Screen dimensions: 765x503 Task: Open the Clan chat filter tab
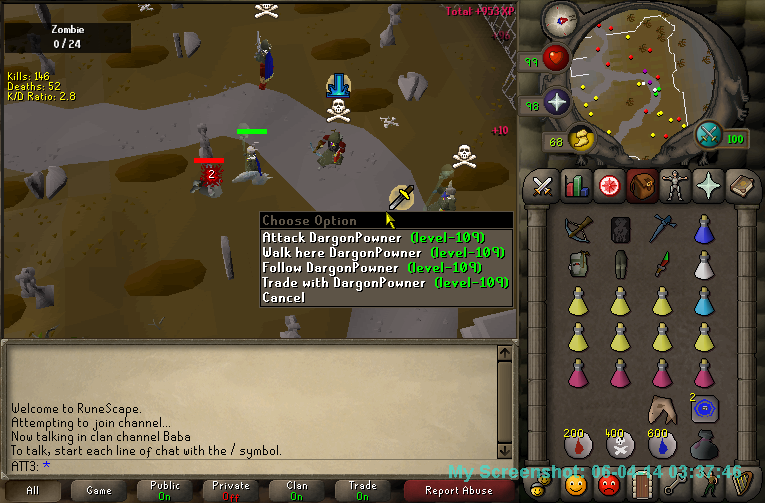(x=297, y=490)
